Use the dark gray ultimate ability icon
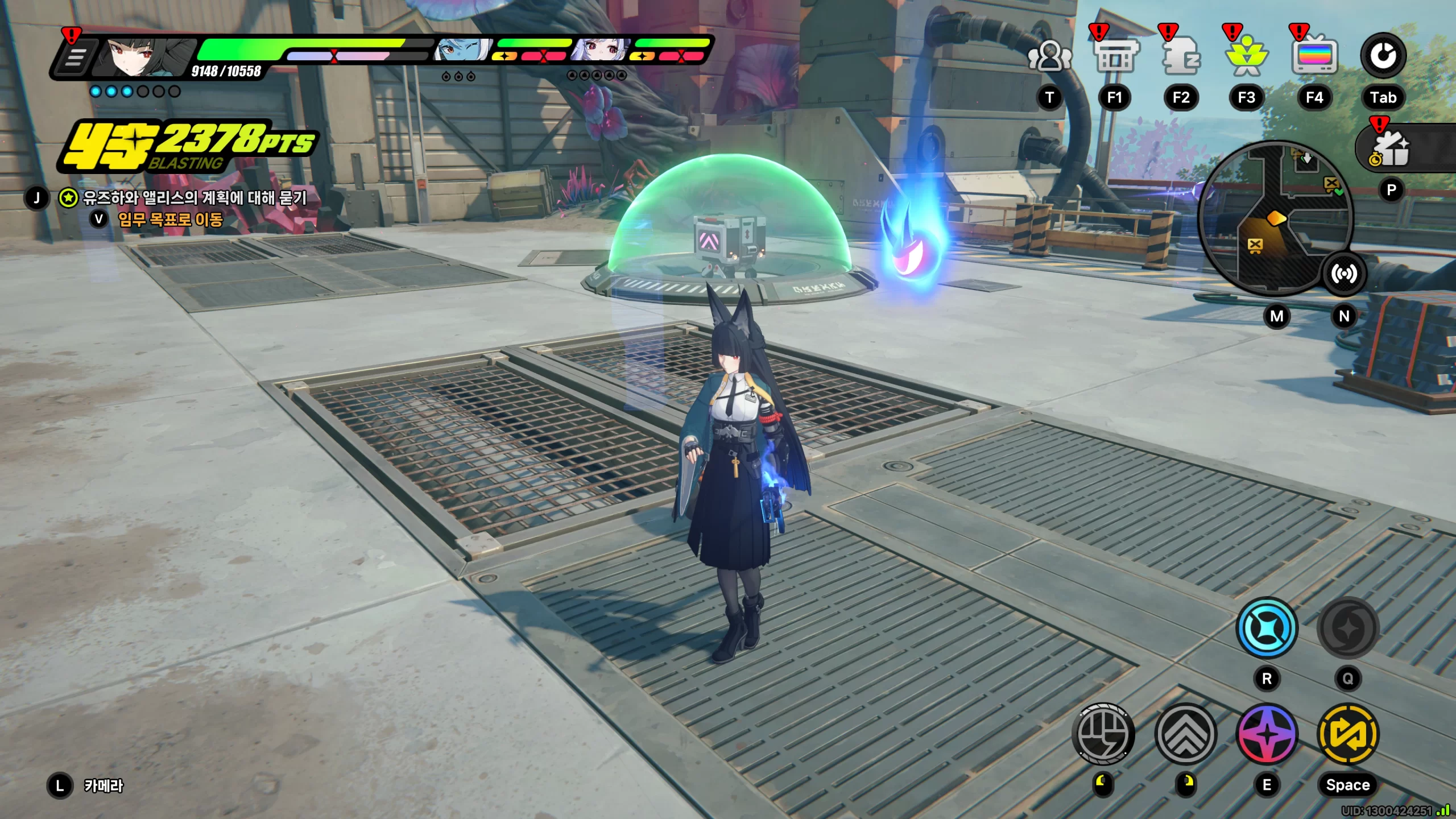1456x819 pixels. click(x=1347, y=628)
